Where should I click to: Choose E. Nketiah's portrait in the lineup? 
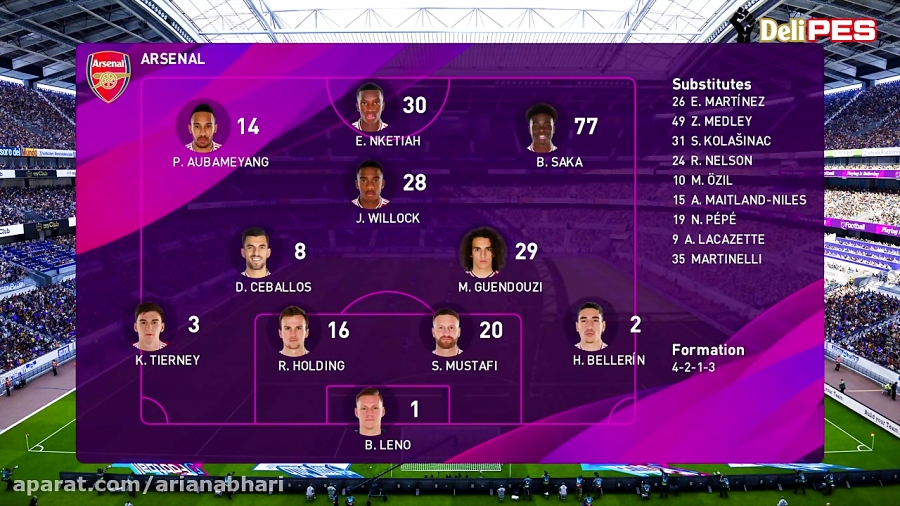point(370,107)
